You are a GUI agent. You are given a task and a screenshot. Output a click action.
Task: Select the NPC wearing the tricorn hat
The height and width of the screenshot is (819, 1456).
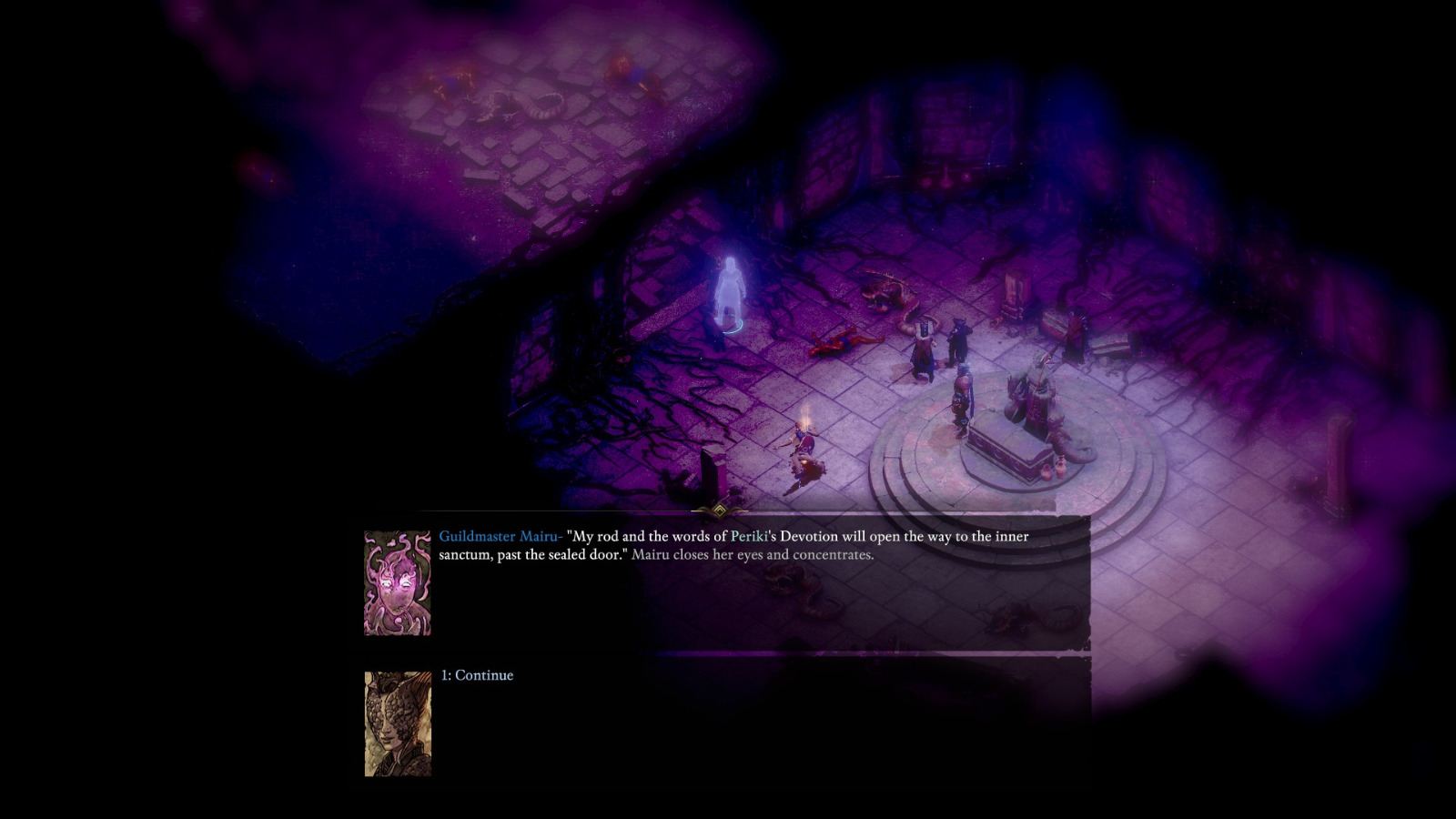coord(959,339)
